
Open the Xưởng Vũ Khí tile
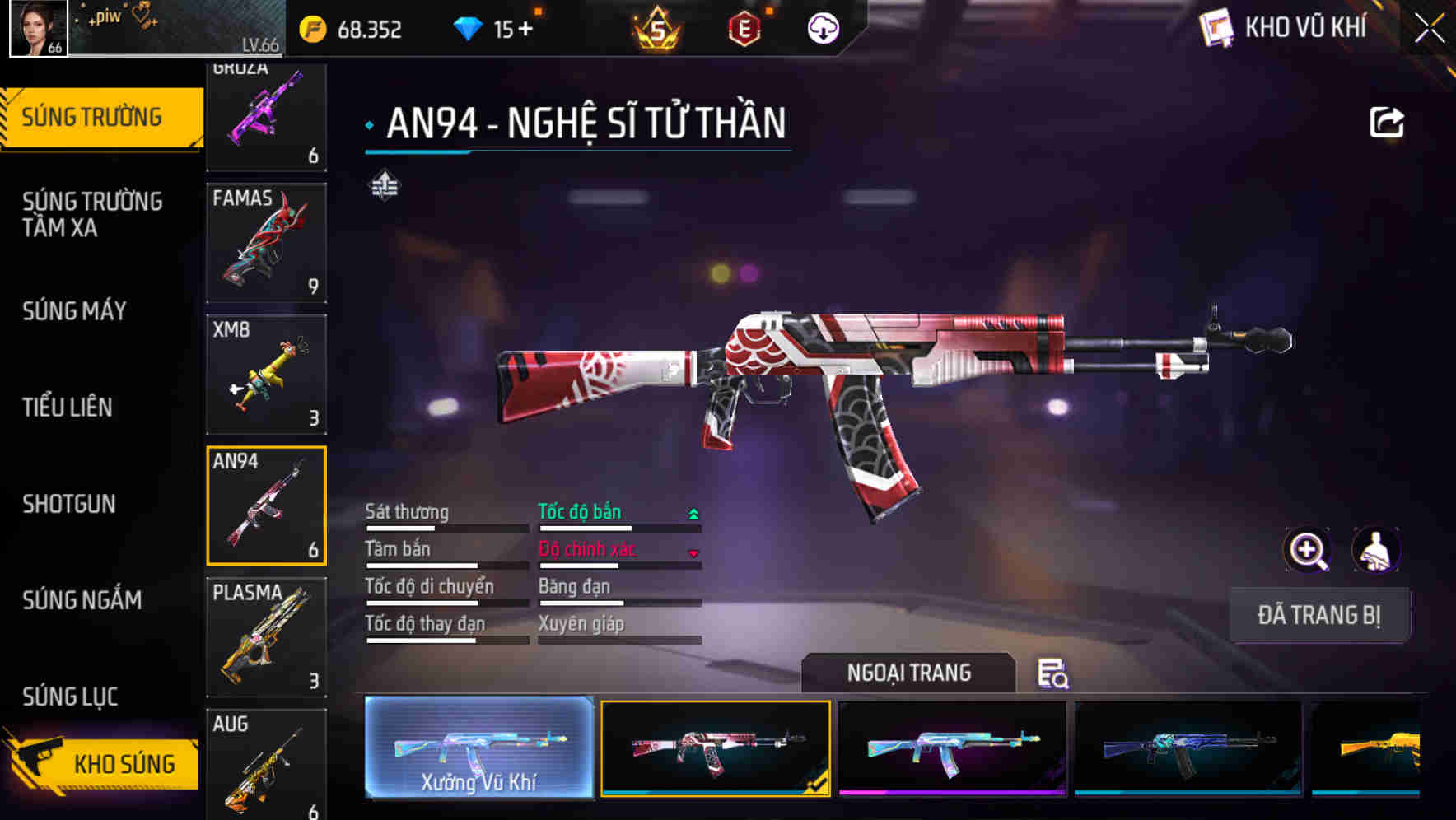click(478, 748)
